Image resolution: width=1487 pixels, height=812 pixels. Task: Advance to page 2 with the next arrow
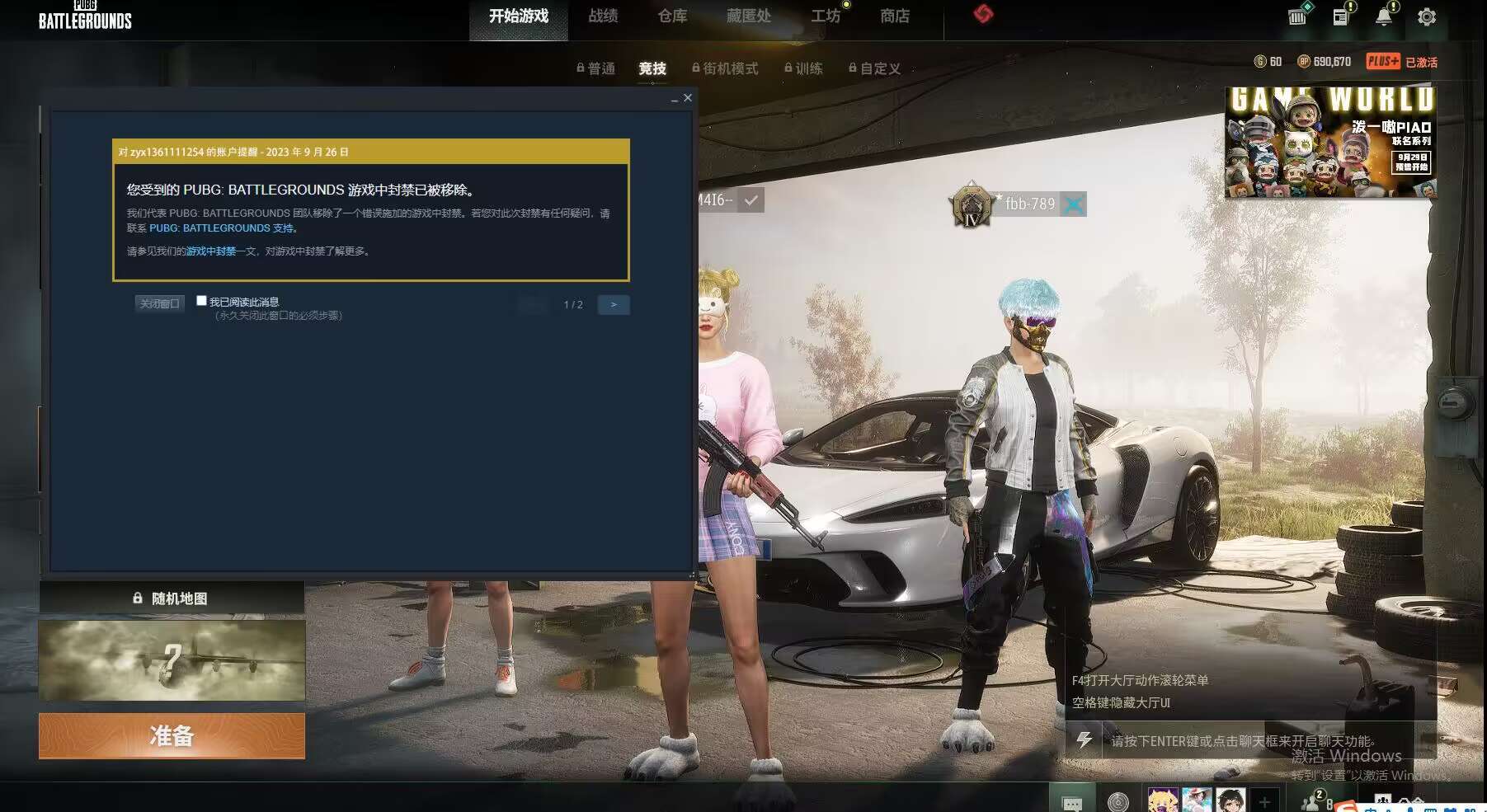[614, 305]
